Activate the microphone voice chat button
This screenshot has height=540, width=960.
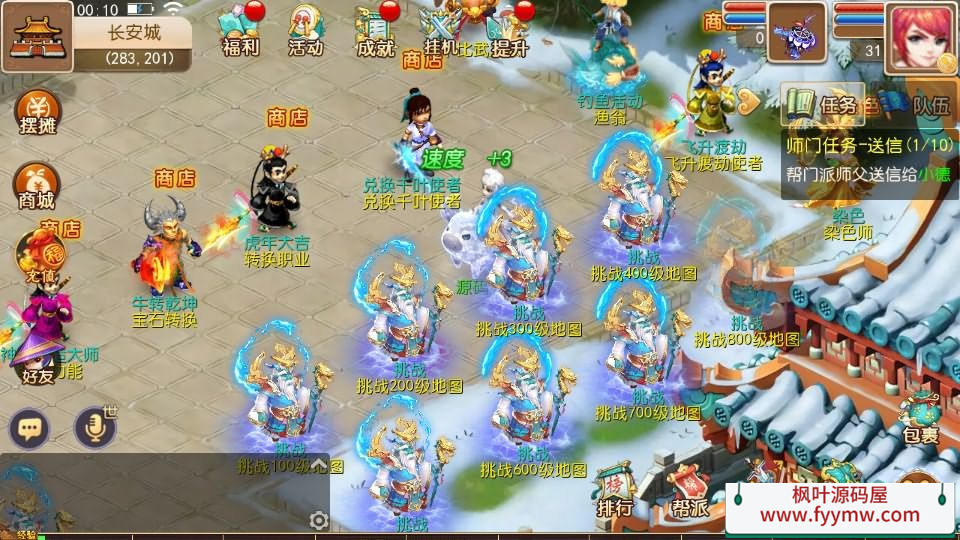click(x=95, y=429)
